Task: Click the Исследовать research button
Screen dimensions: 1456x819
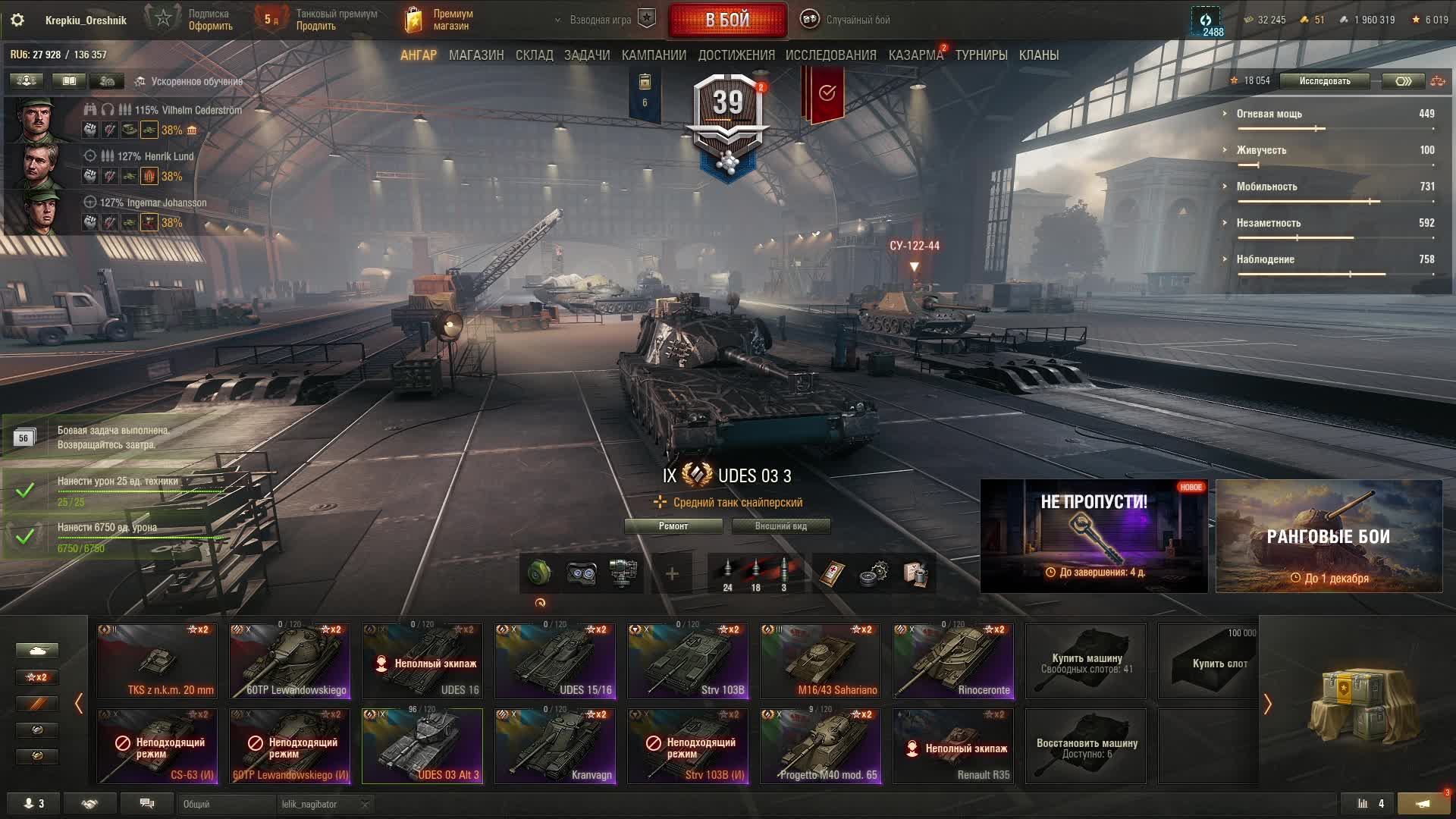Action: point(1324,81)
